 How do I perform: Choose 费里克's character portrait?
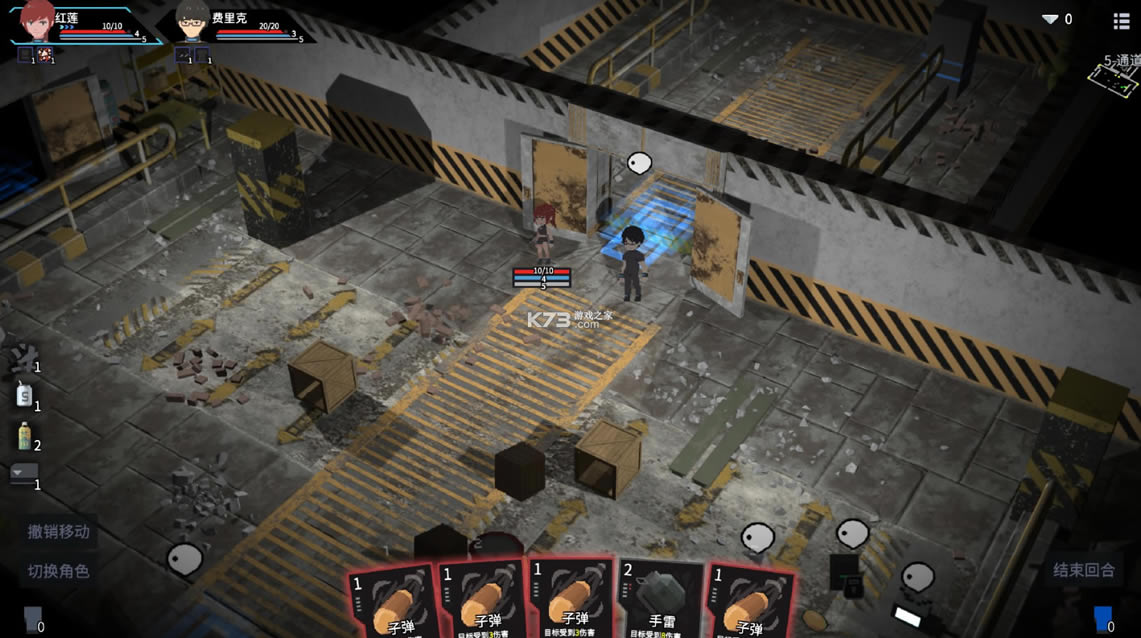pyautogui.click(x=191, y=22)
